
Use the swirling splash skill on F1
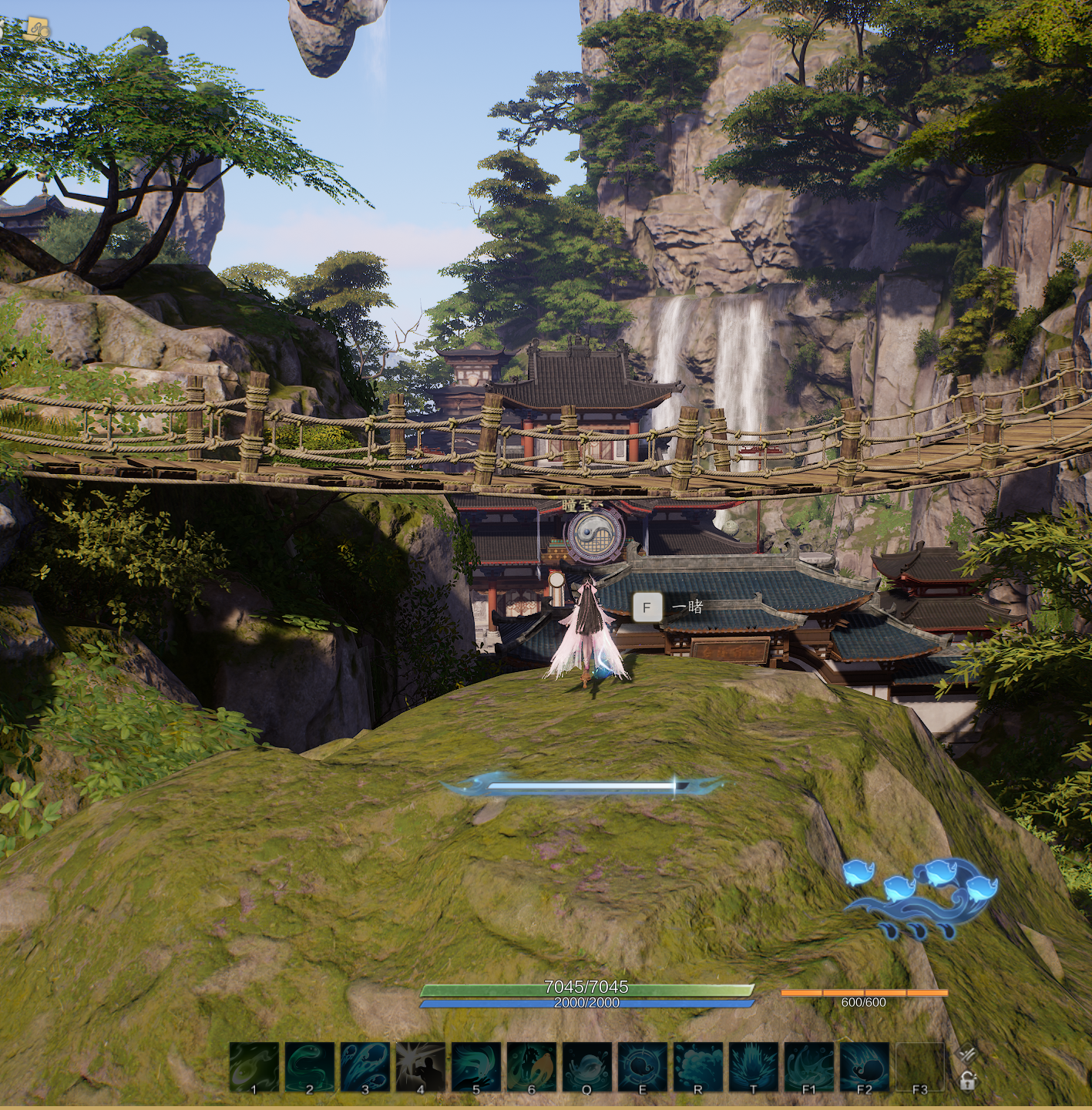pyautogui.click(x=809, y=1067)
